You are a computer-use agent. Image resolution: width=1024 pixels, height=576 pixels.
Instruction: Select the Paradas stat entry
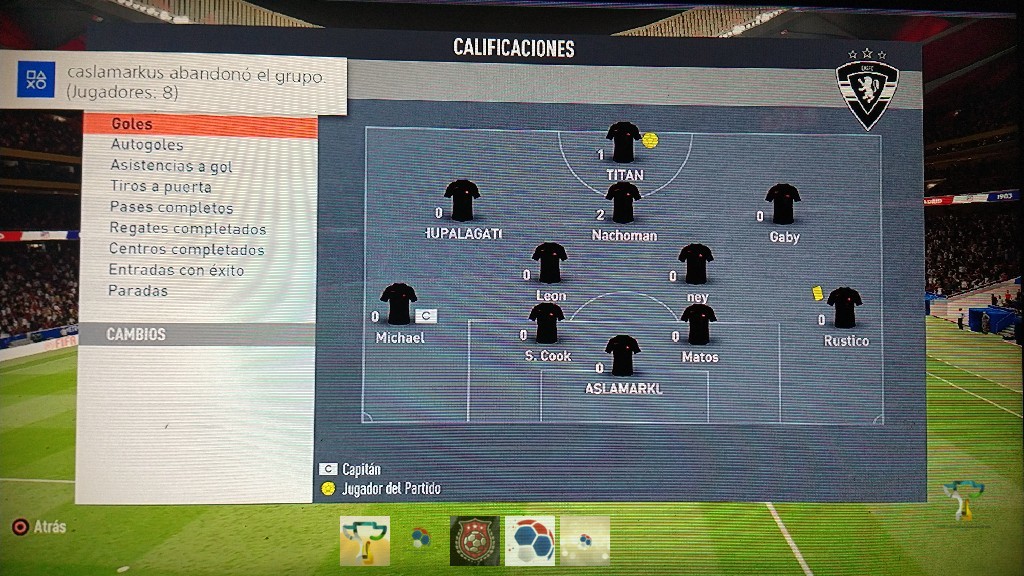pos(139,291)
